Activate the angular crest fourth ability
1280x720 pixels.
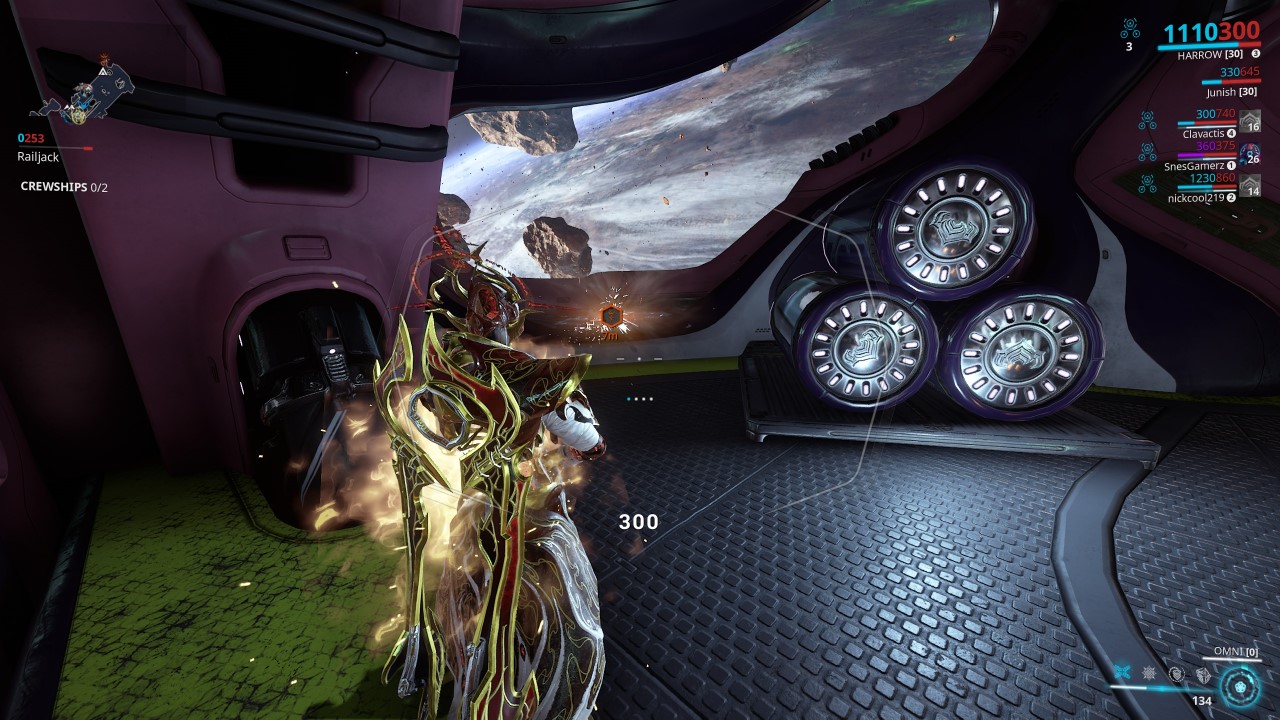point(1201,674)
